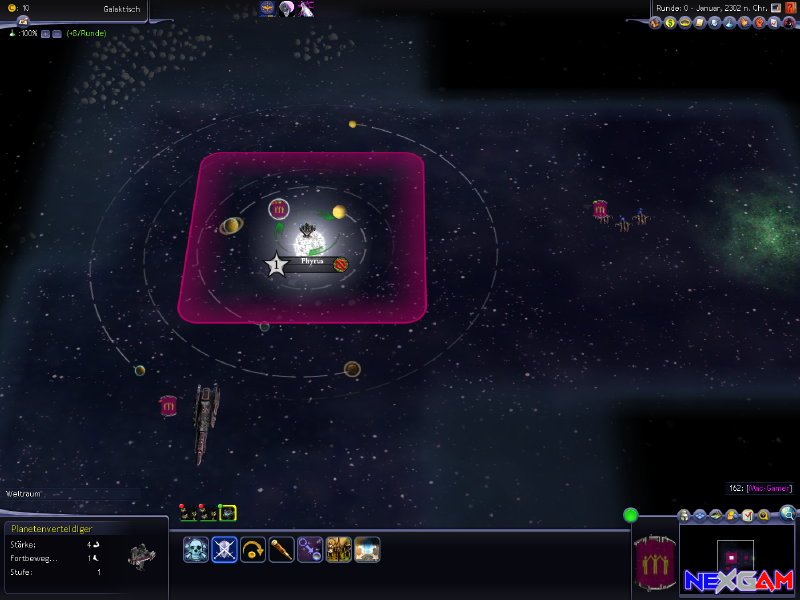Image resolution: width=800 pixels, height=600 pixels.
Task: End the turn with the green orb
Action: coord(631,515)
